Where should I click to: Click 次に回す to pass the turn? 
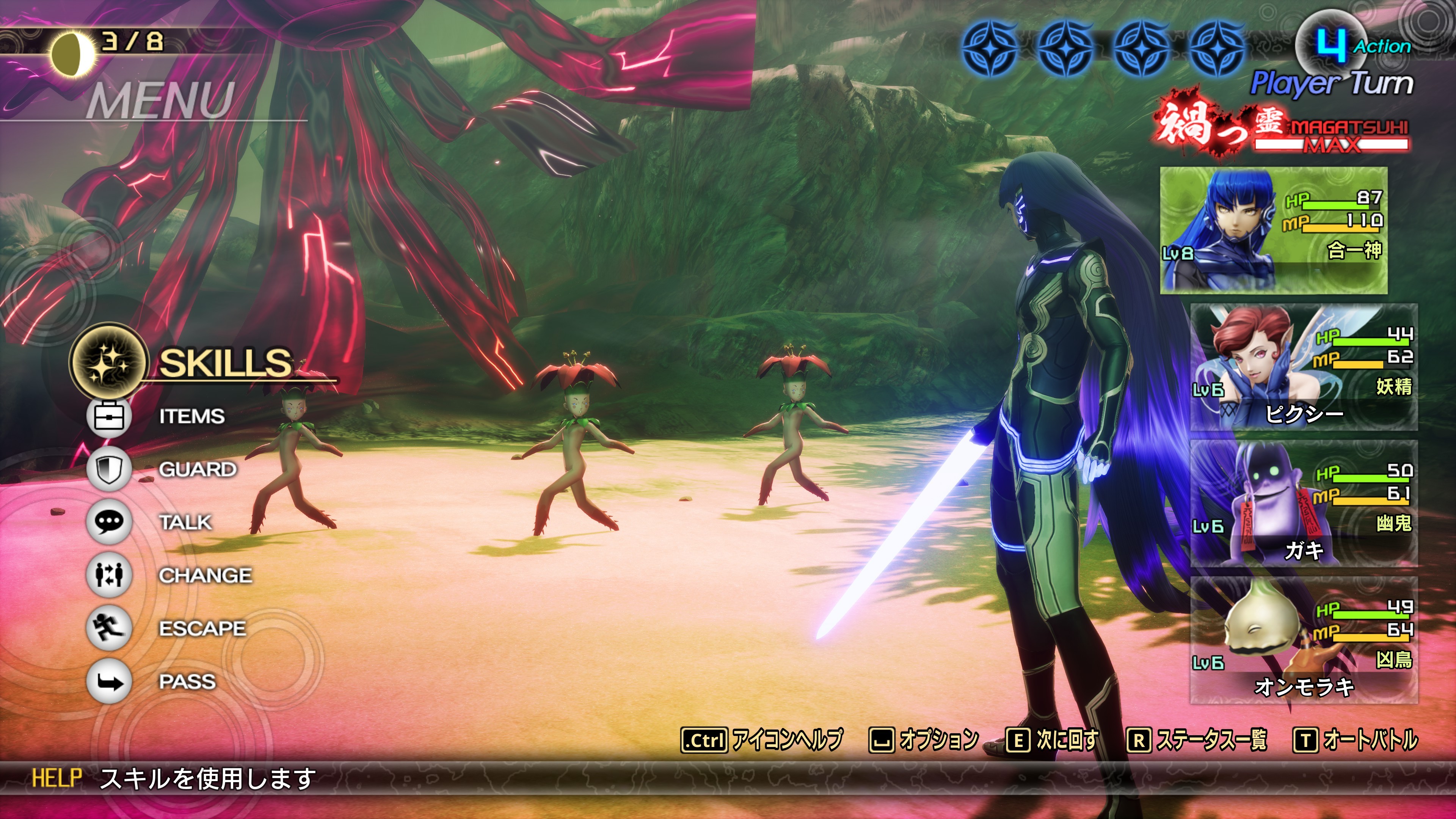(x=1053, y=739)
